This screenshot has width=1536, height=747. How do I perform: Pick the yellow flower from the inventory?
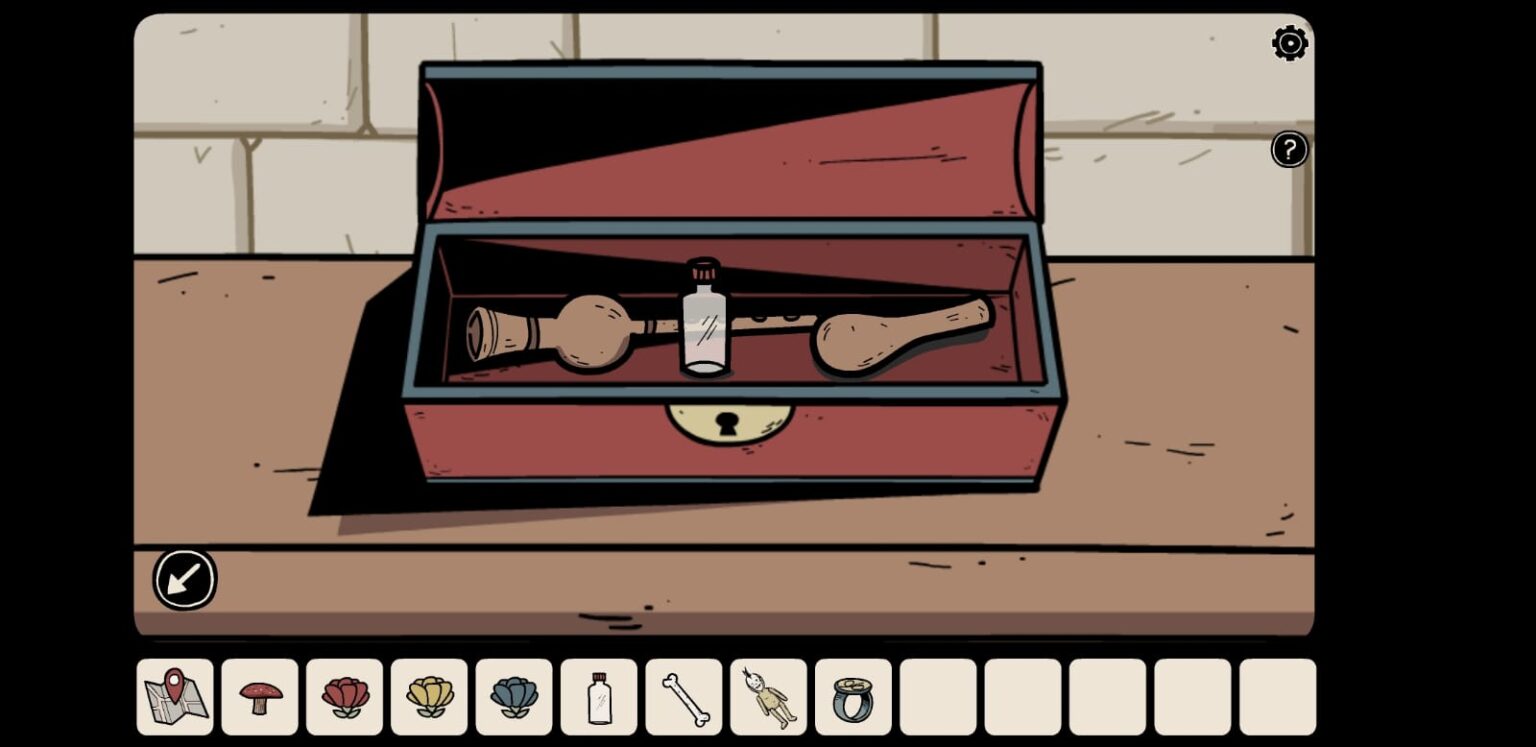(429, 697)
